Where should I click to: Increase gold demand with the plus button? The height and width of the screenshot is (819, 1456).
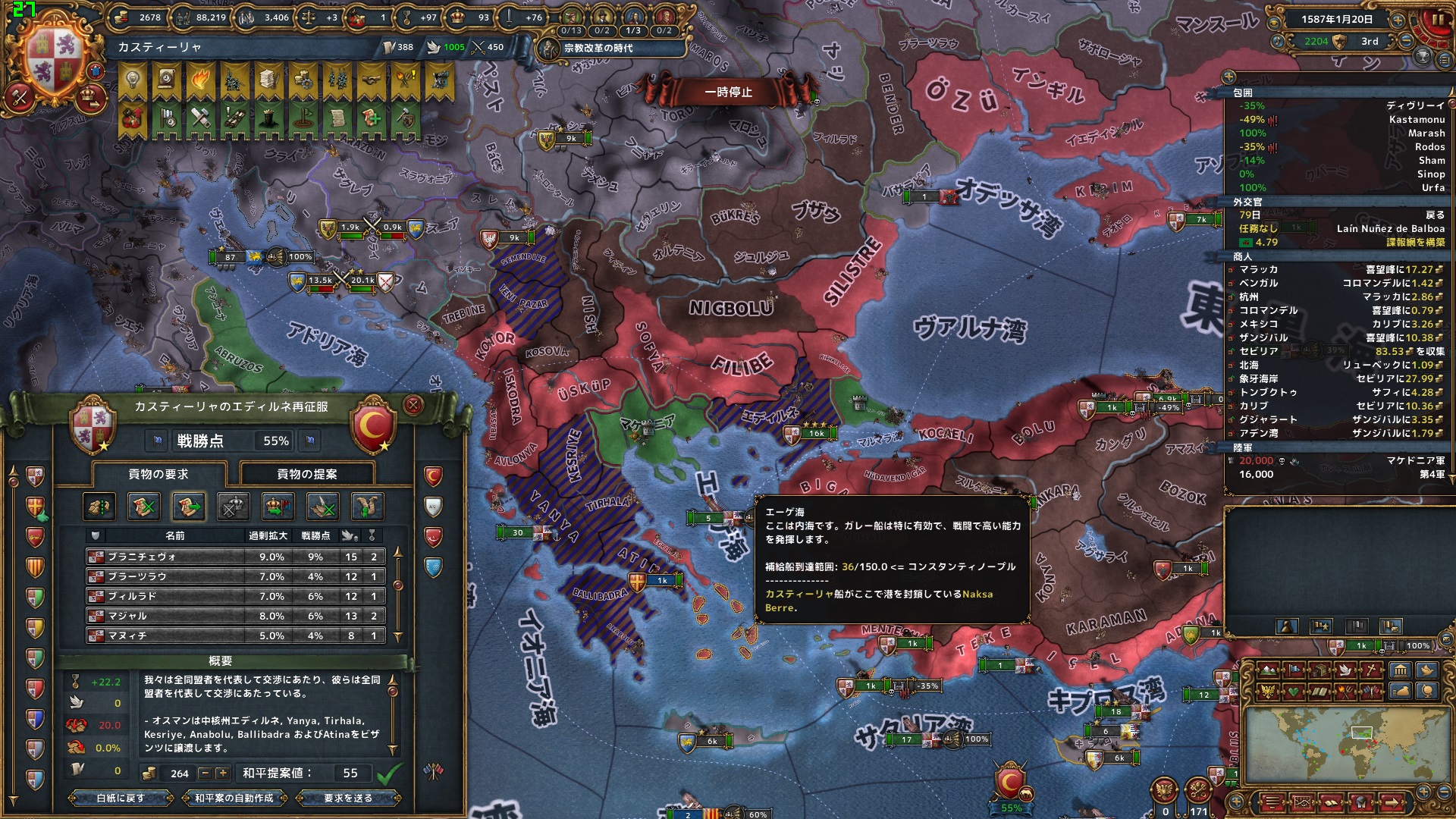pos(222,773)
